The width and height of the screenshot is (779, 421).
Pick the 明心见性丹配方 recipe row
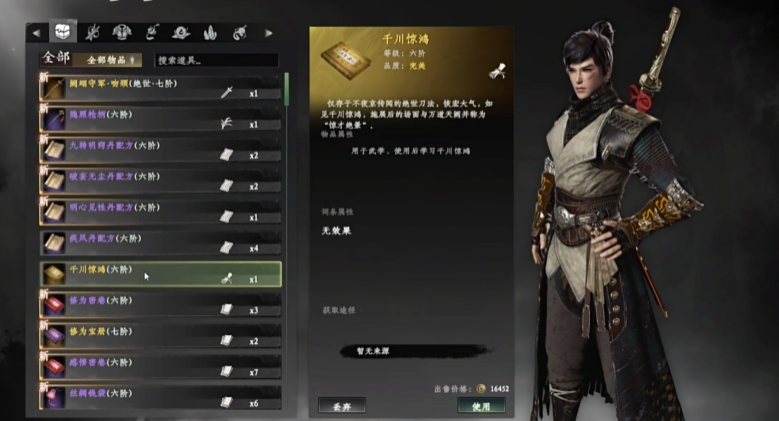point(160,211)
